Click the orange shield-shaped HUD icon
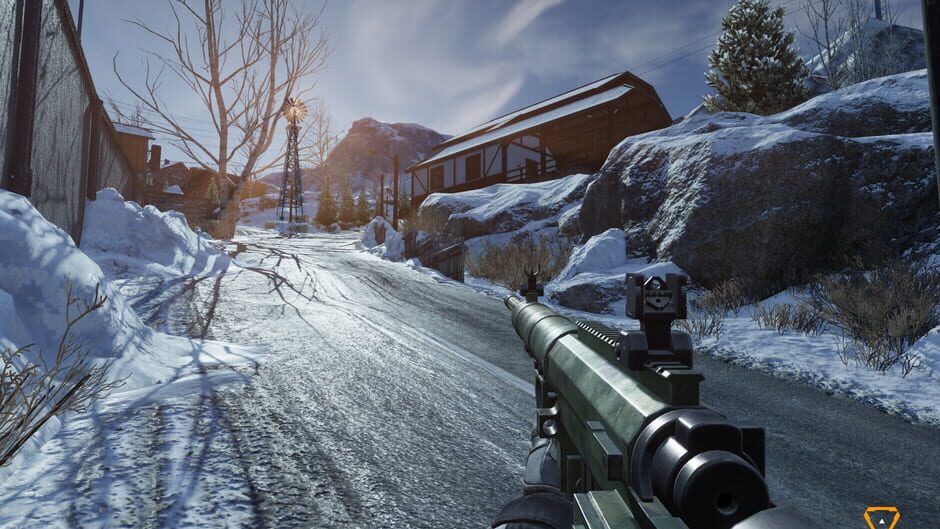Viewport: 940px width, 529px height. 881,518
